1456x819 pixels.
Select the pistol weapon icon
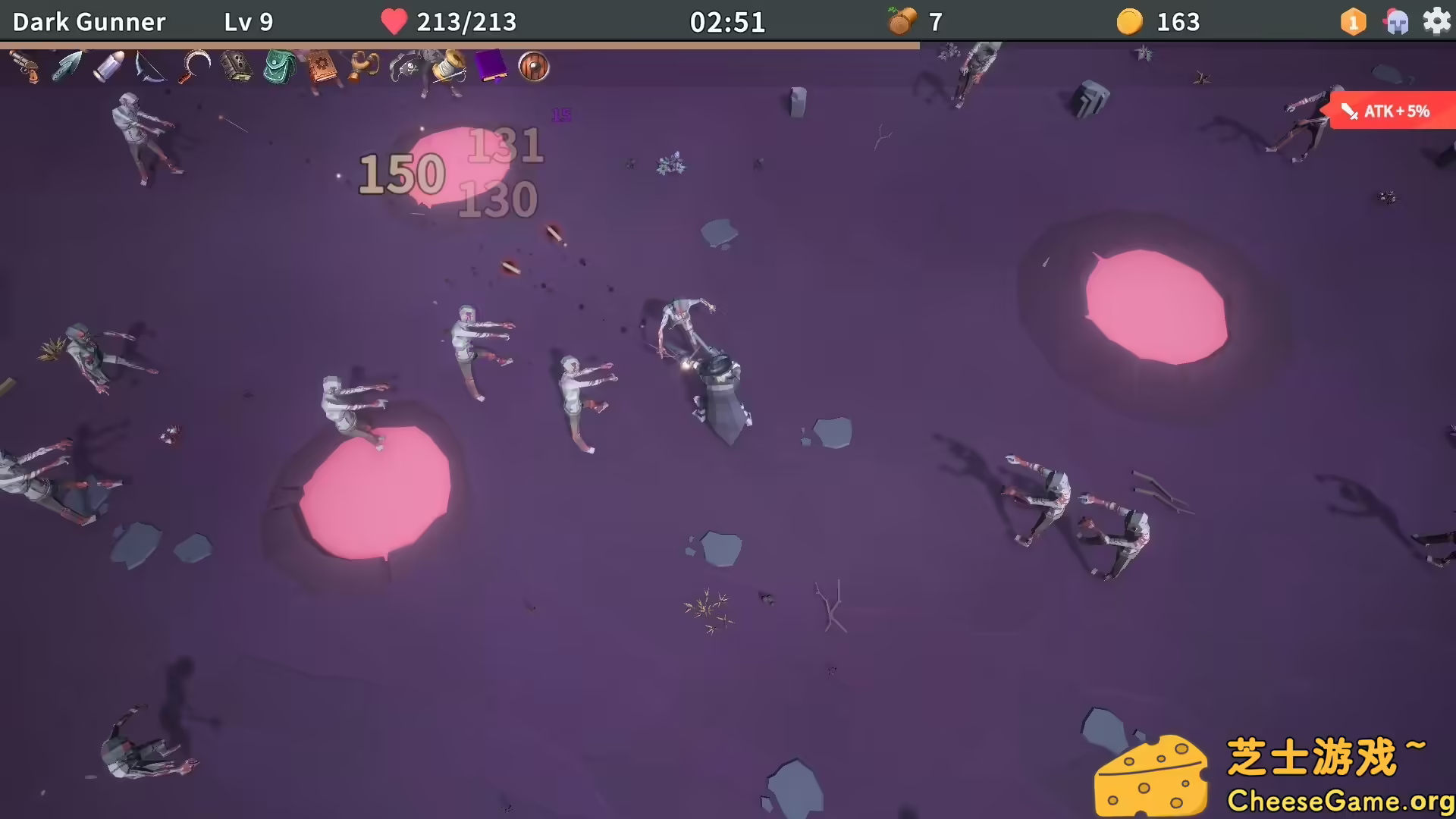(x=27, y=68)
